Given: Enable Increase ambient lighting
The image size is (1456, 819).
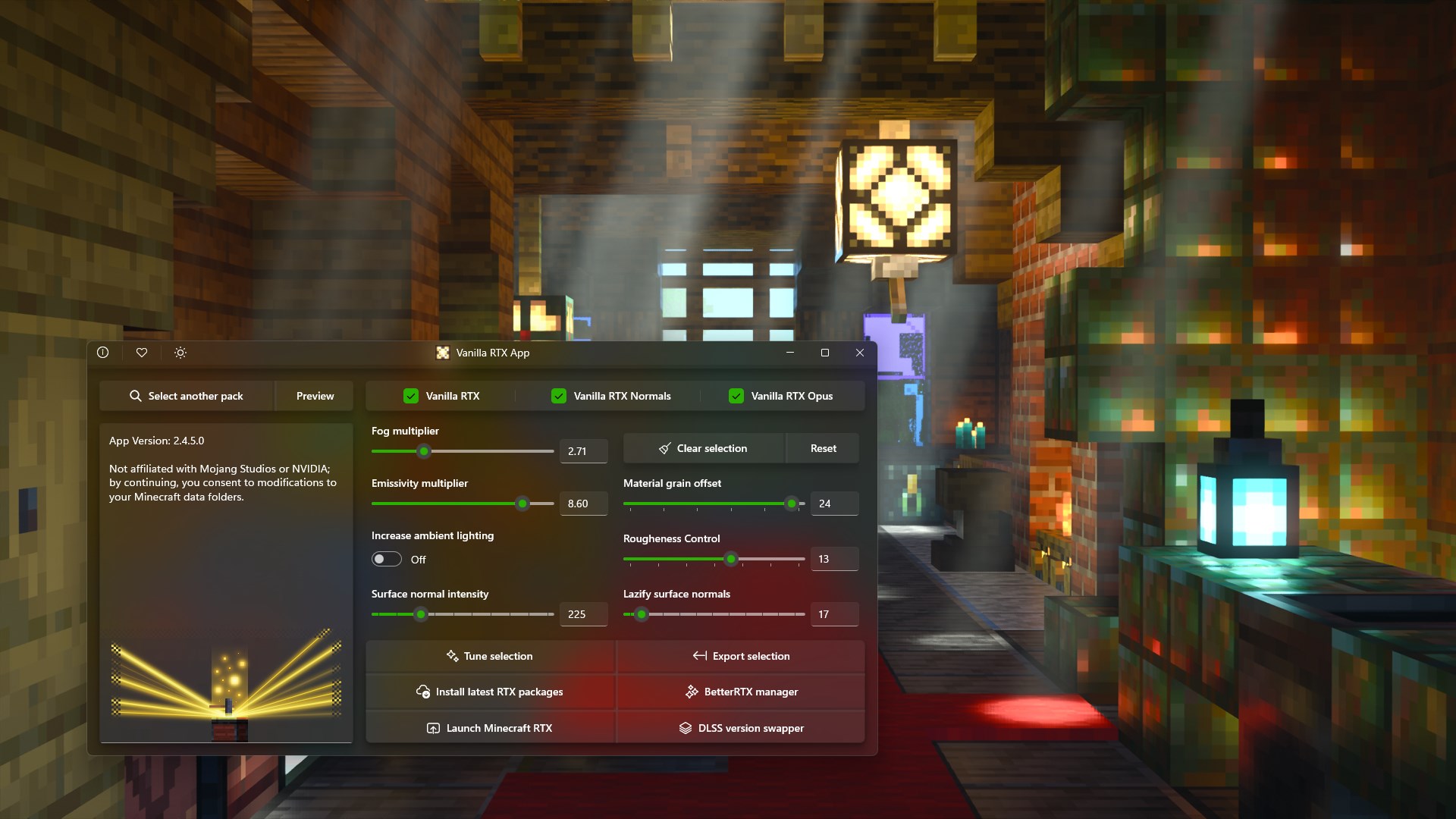Looking at the screenshot, I should [386, 559].
